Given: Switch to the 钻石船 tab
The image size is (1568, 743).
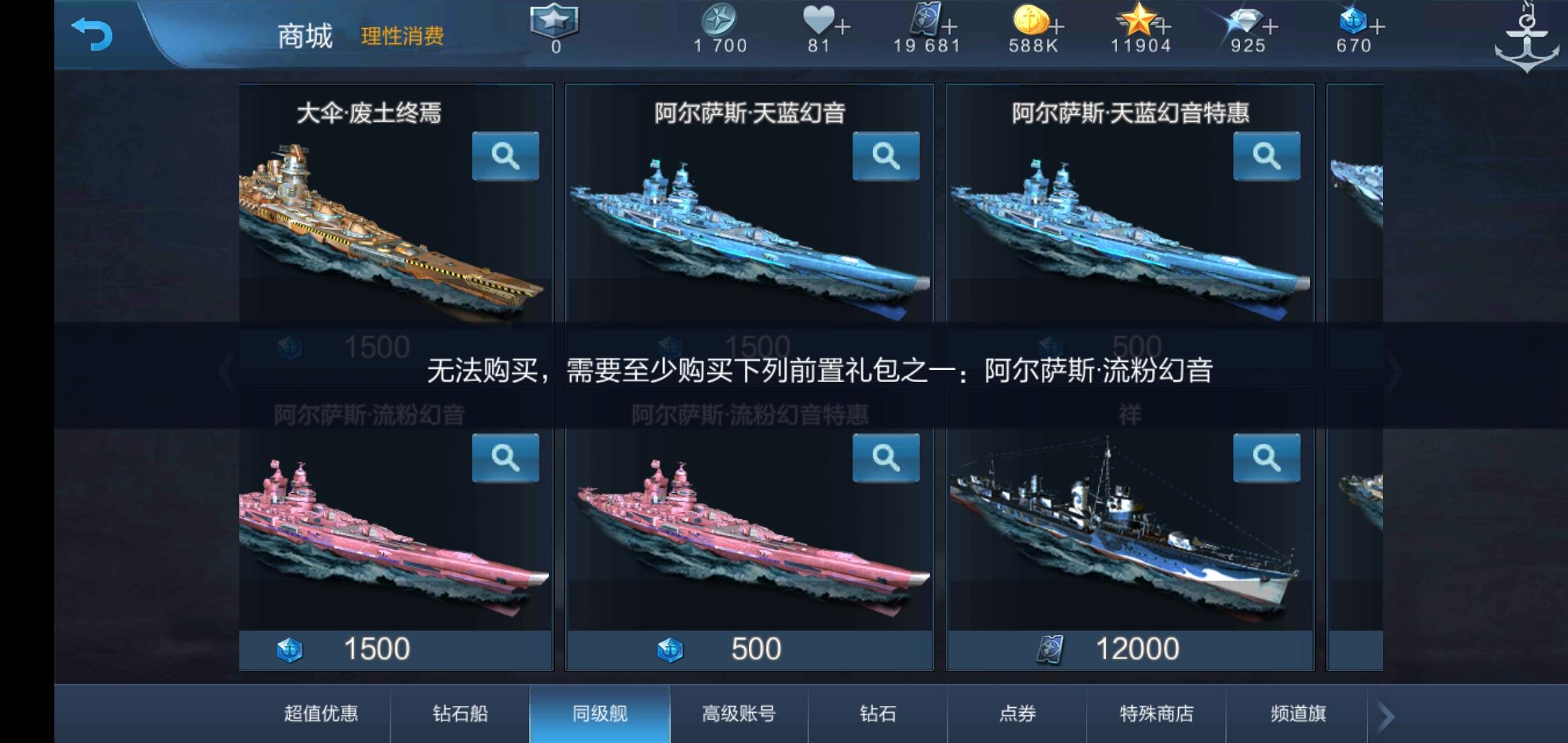Looking at the screenshot, I should [459, 714].
